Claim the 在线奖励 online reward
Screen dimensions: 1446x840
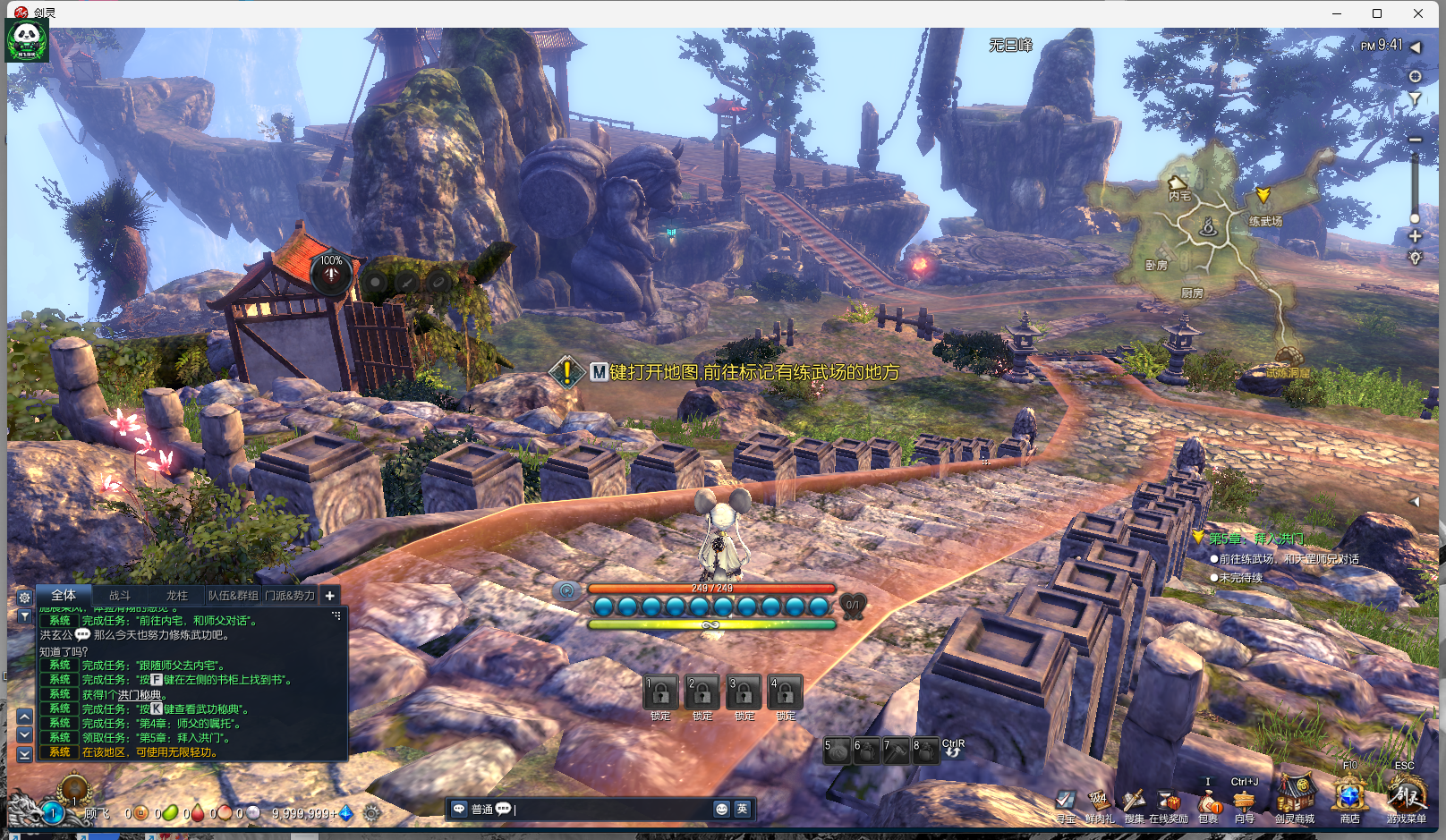1169,802
